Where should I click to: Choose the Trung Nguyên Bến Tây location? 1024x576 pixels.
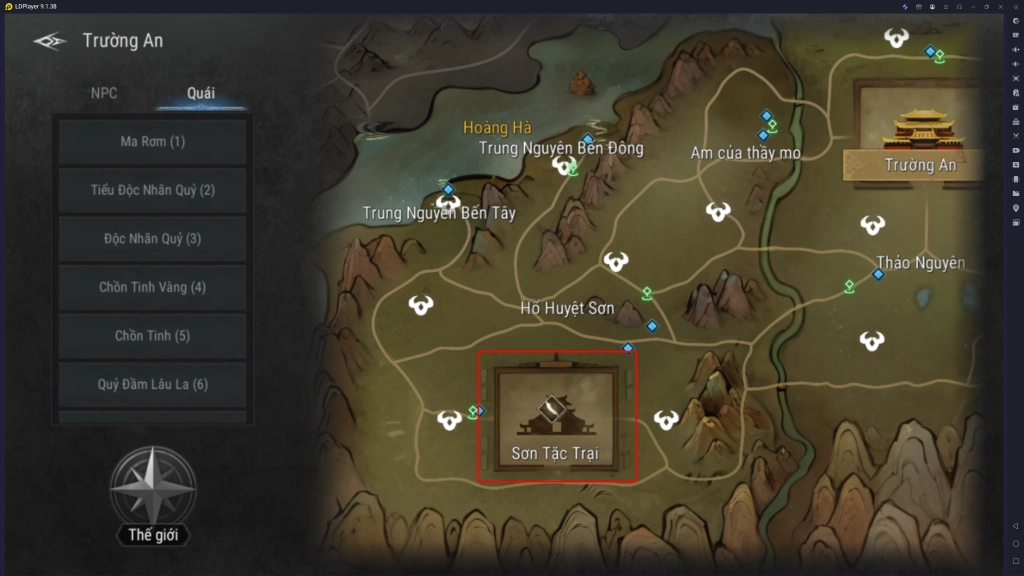(x=439, y=212)
